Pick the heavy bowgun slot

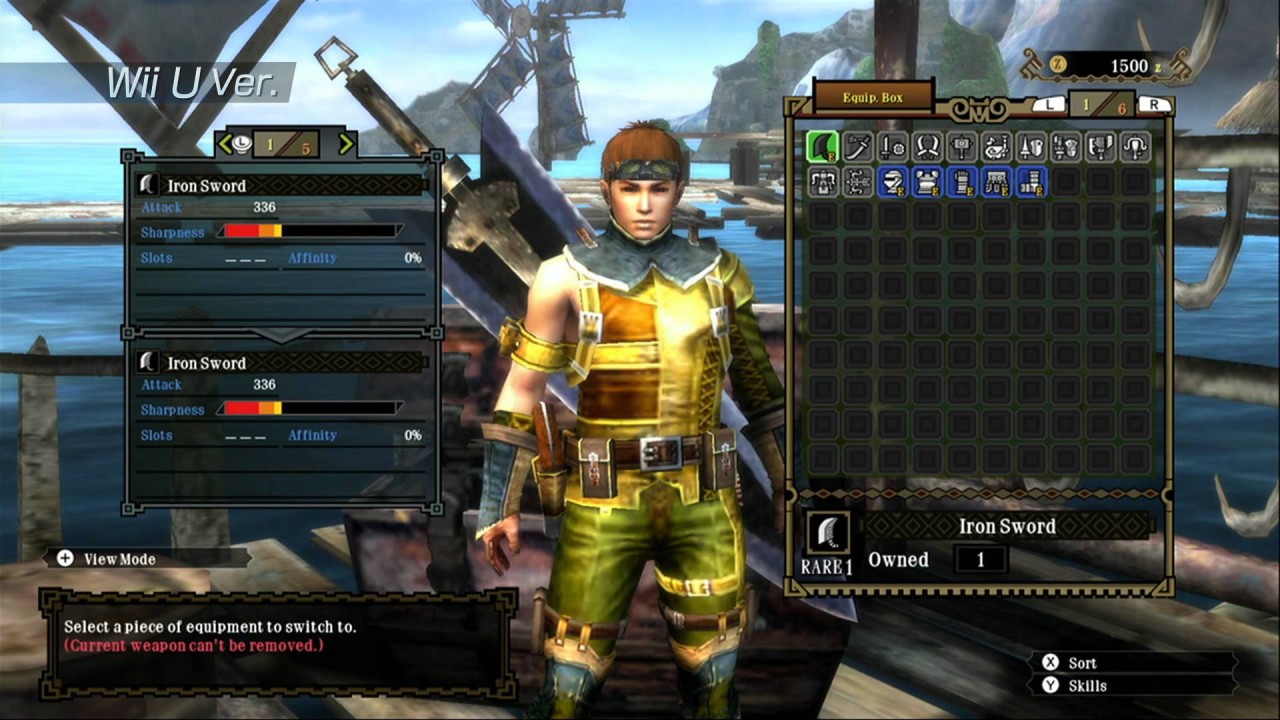(823, 182)
